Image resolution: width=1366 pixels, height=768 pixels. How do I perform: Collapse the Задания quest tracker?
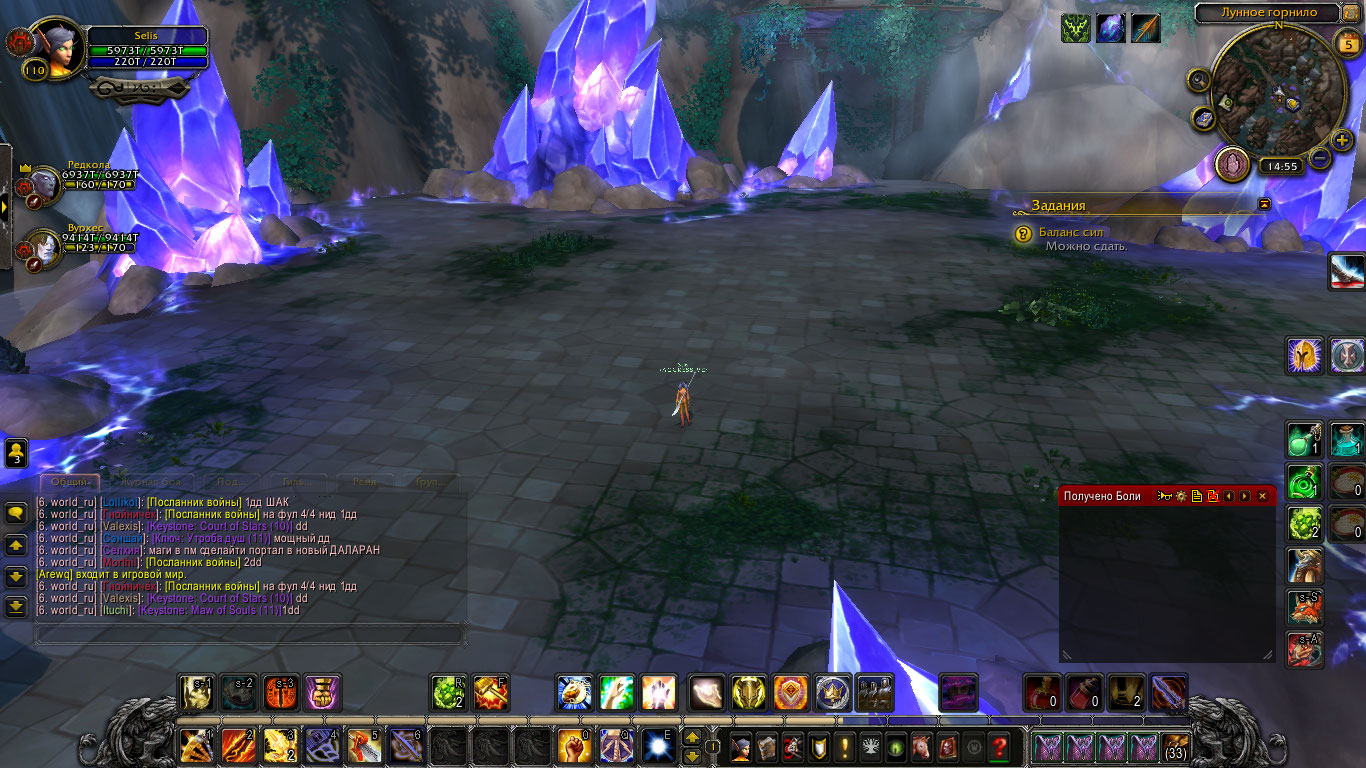[x=1265, y=204]
